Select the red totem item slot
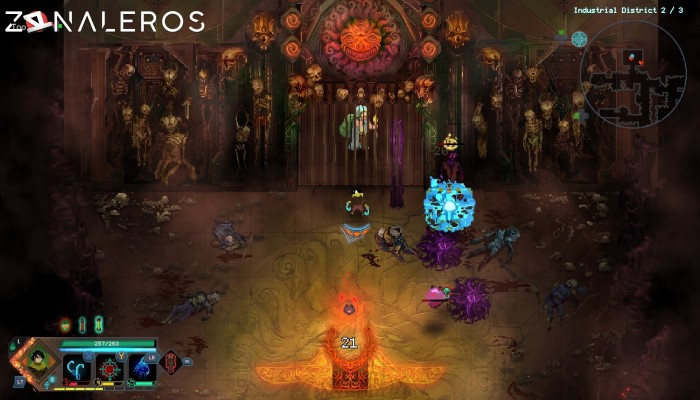The image size is (700, 400). [x=171, y=361]
